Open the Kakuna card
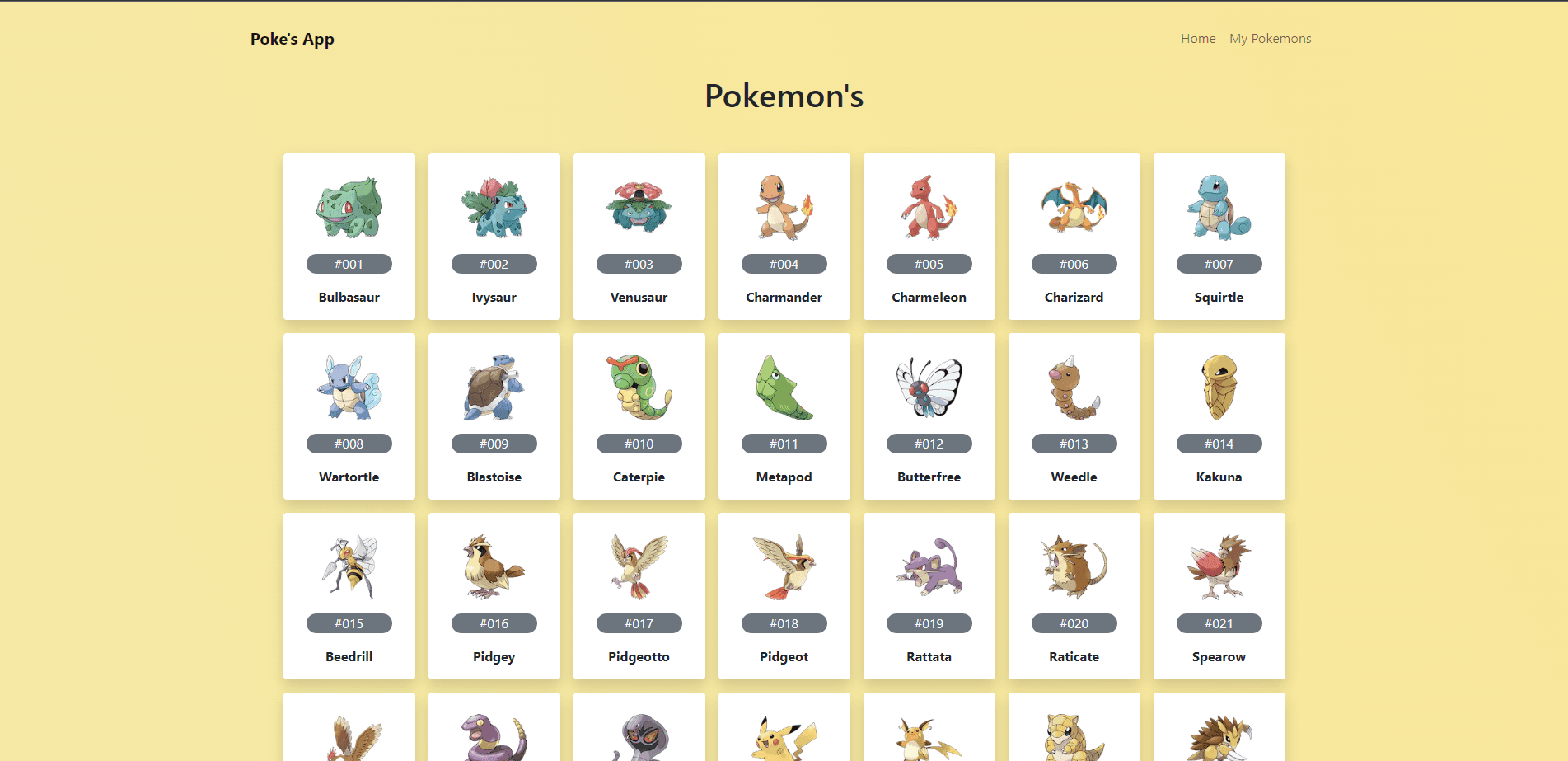 point(1219,416)
